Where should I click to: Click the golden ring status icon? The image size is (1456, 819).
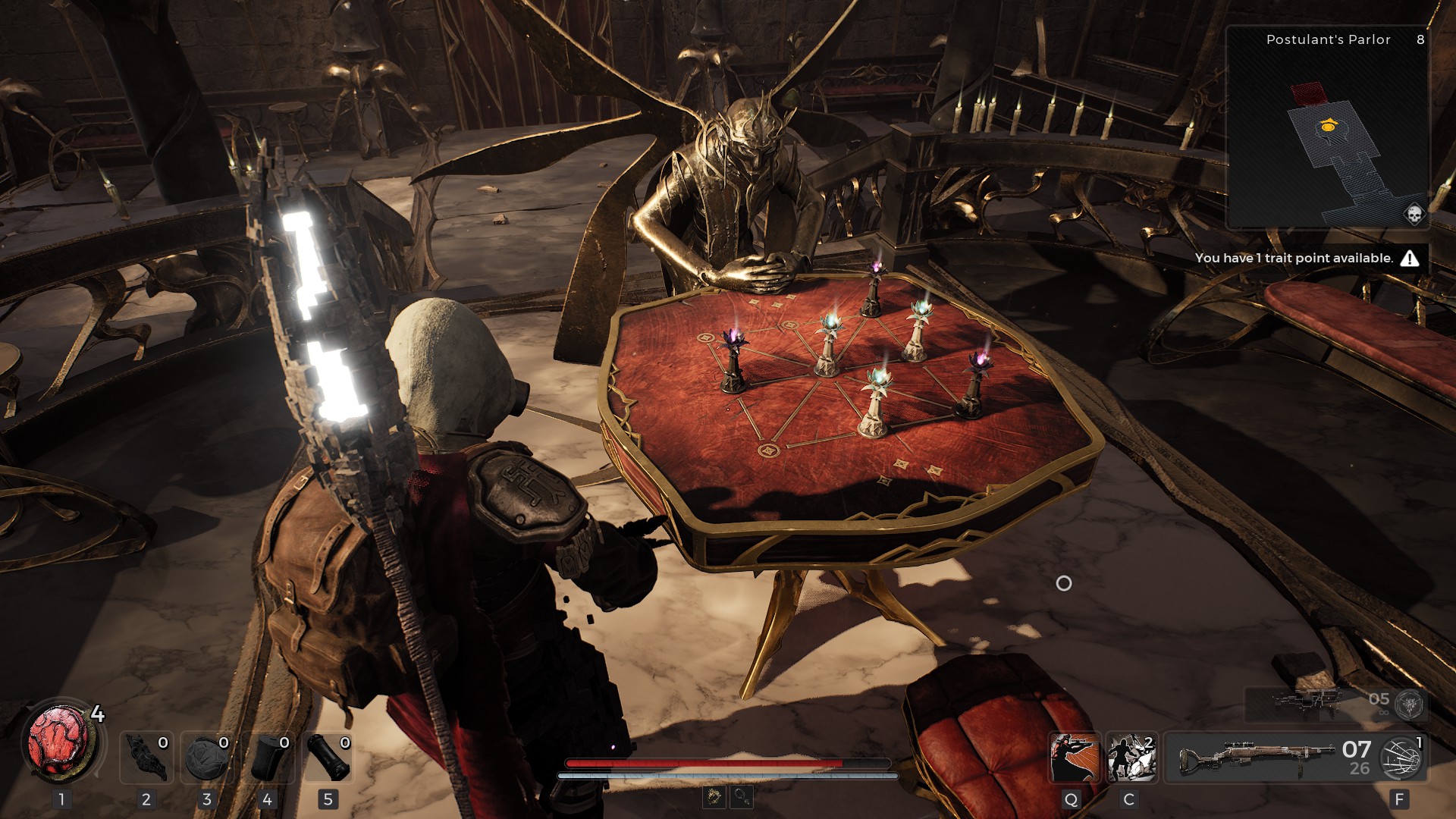tap(714, 796)
